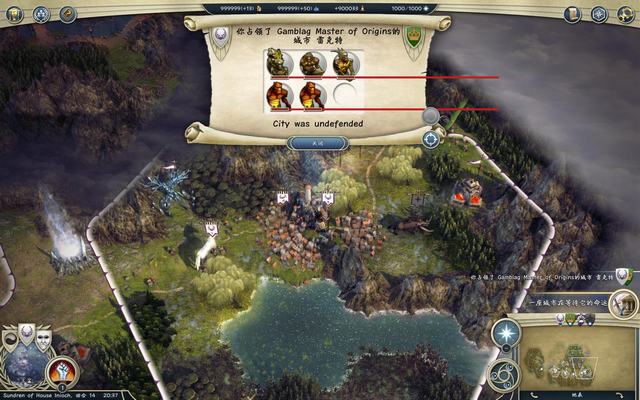This screenshot has width=640, height=400.
Task: Click the blue close button under the scroll
Action: tap(317, 143)
